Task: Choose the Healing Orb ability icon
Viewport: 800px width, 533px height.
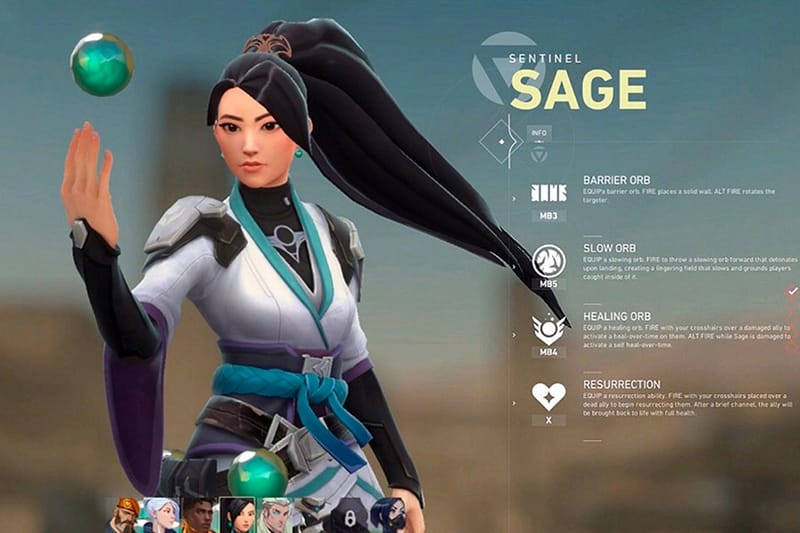Action: [x=549, y=327]
